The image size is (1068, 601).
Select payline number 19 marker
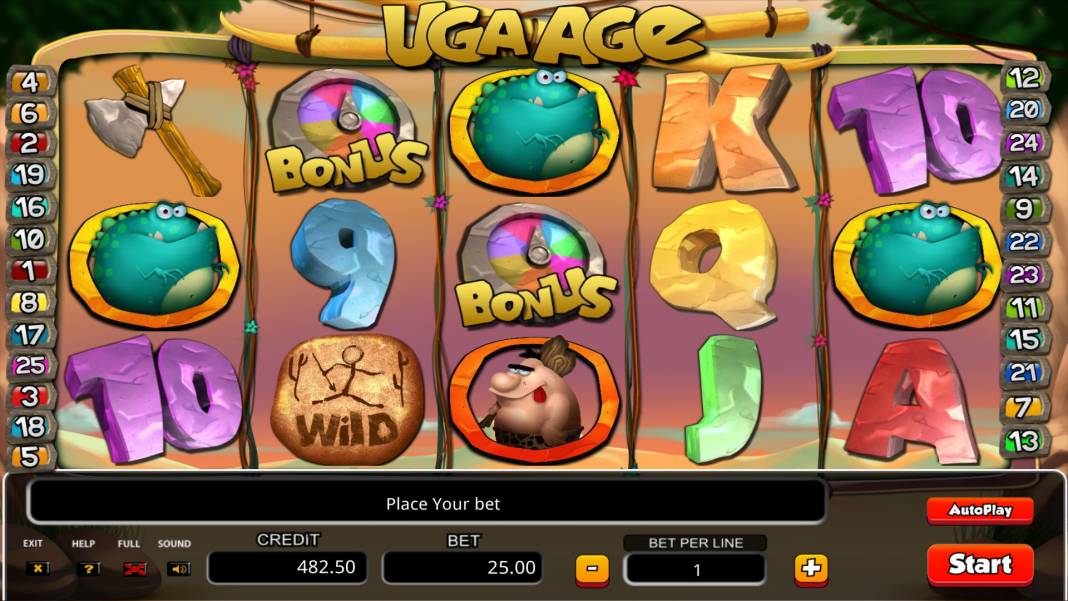[29, 175]
